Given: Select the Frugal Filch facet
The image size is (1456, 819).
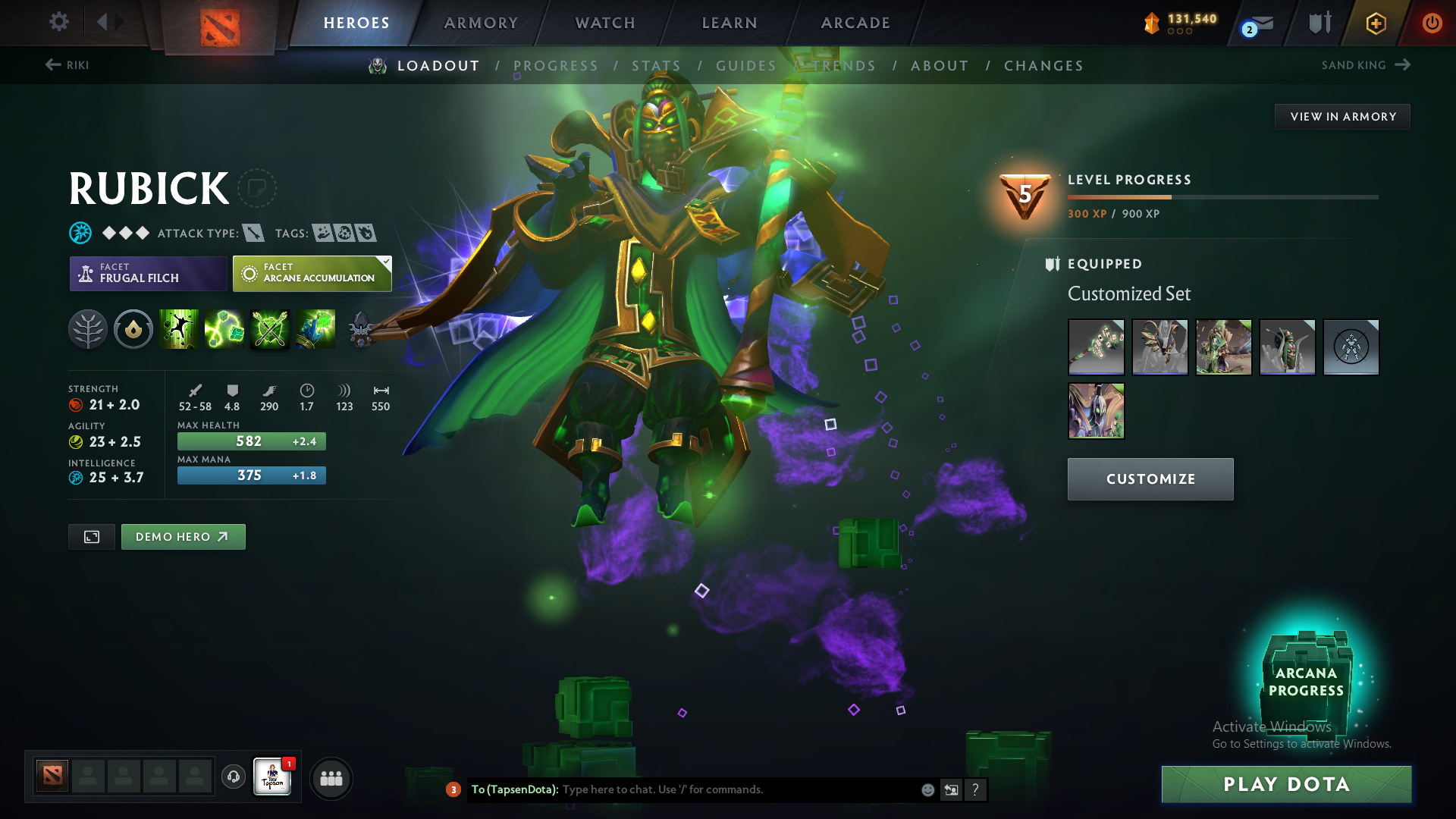Looking at the screenshot, I should point(148,273).
